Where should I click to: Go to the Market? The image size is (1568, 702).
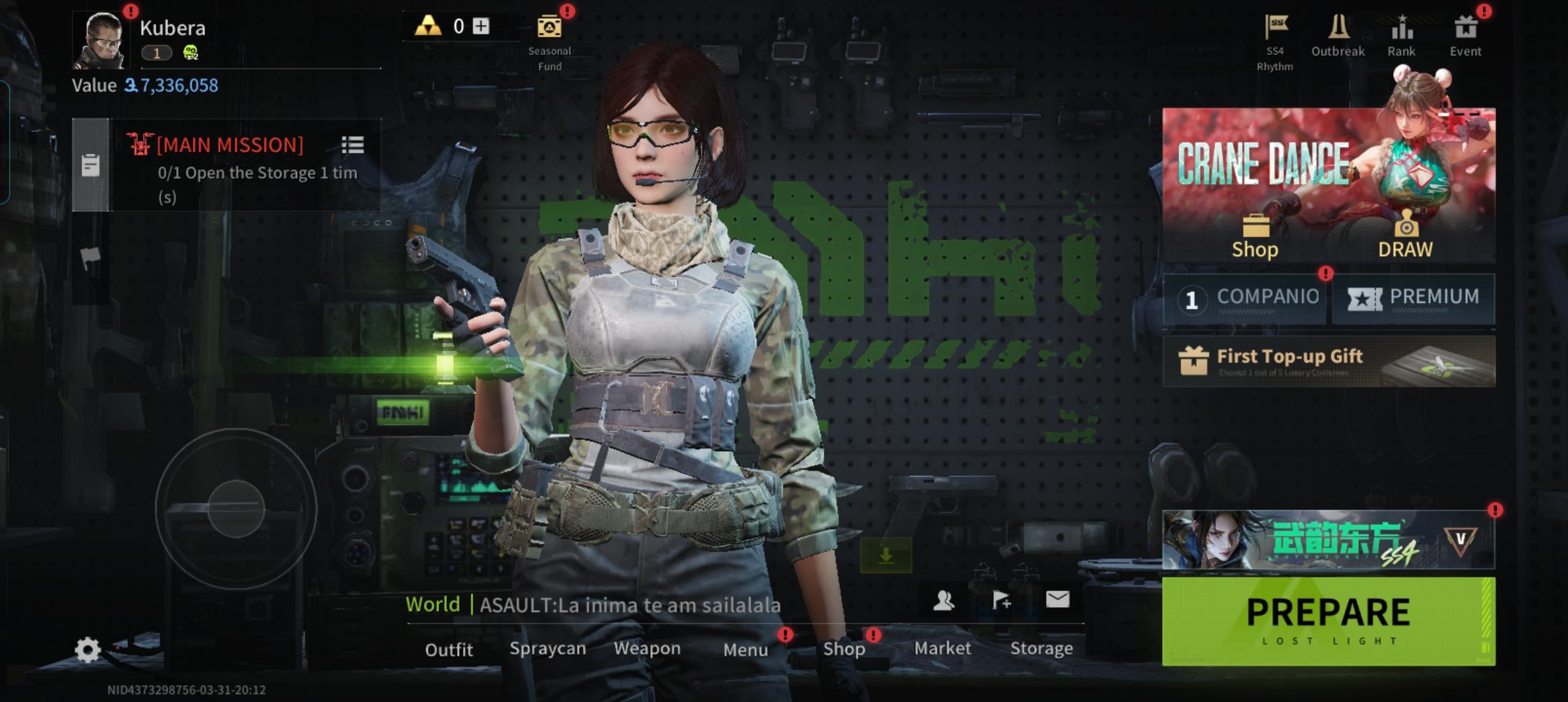tap(942, 648)
